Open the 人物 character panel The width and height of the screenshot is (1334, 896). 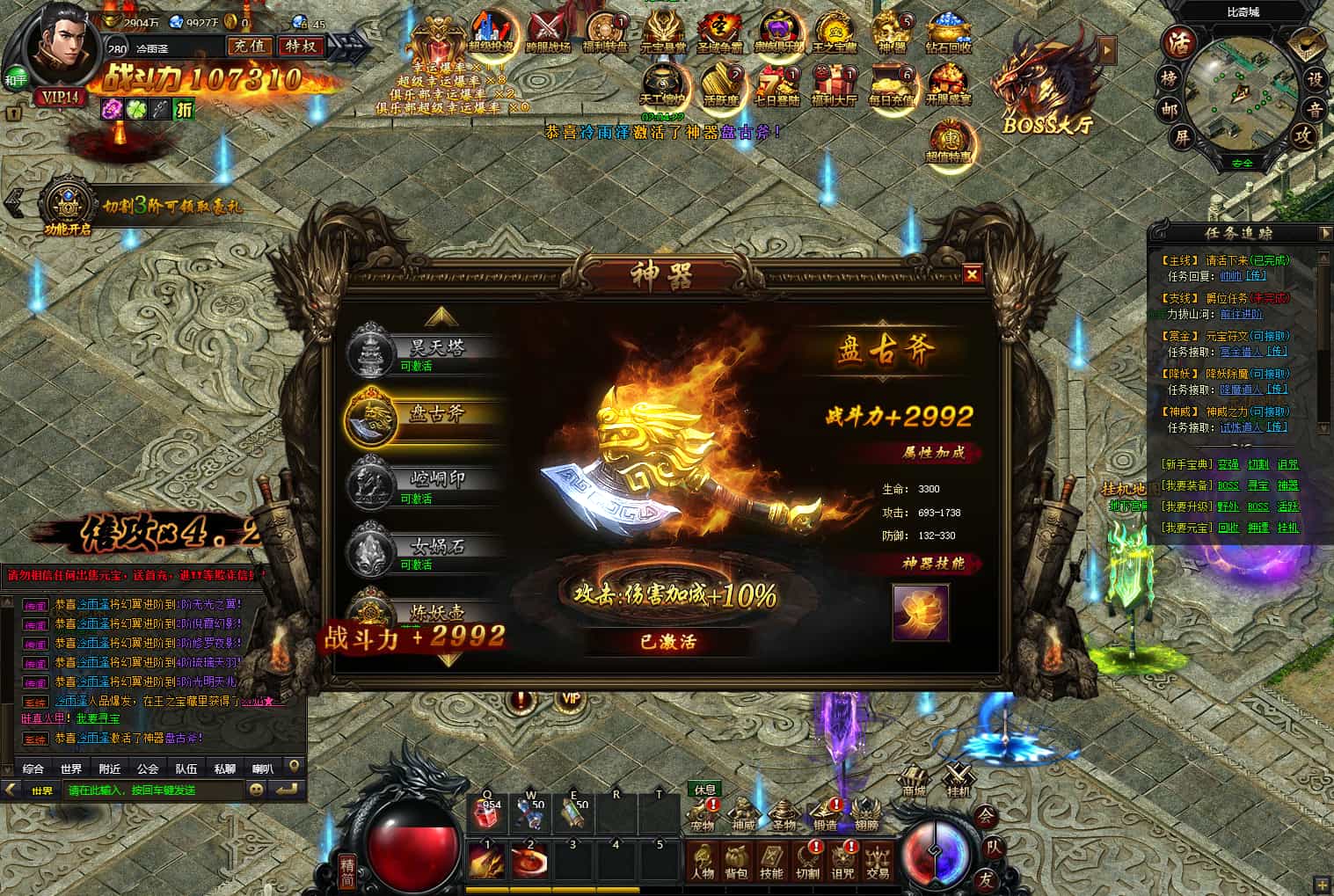[702, 862]
